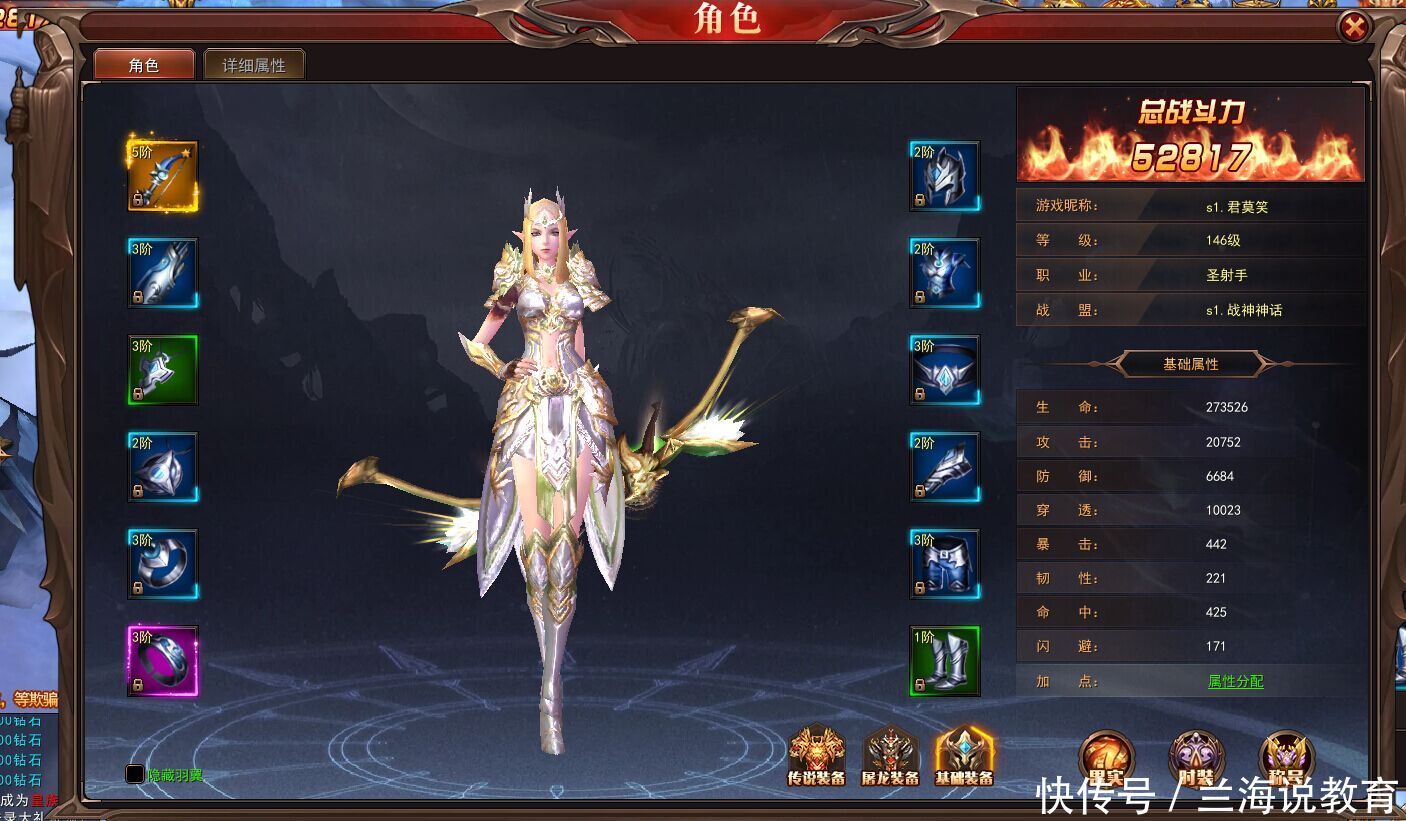Open the 称号 title menu
Image resolution: width=1406 pixels, height=821 pixels.
[x=1286, y=758]
